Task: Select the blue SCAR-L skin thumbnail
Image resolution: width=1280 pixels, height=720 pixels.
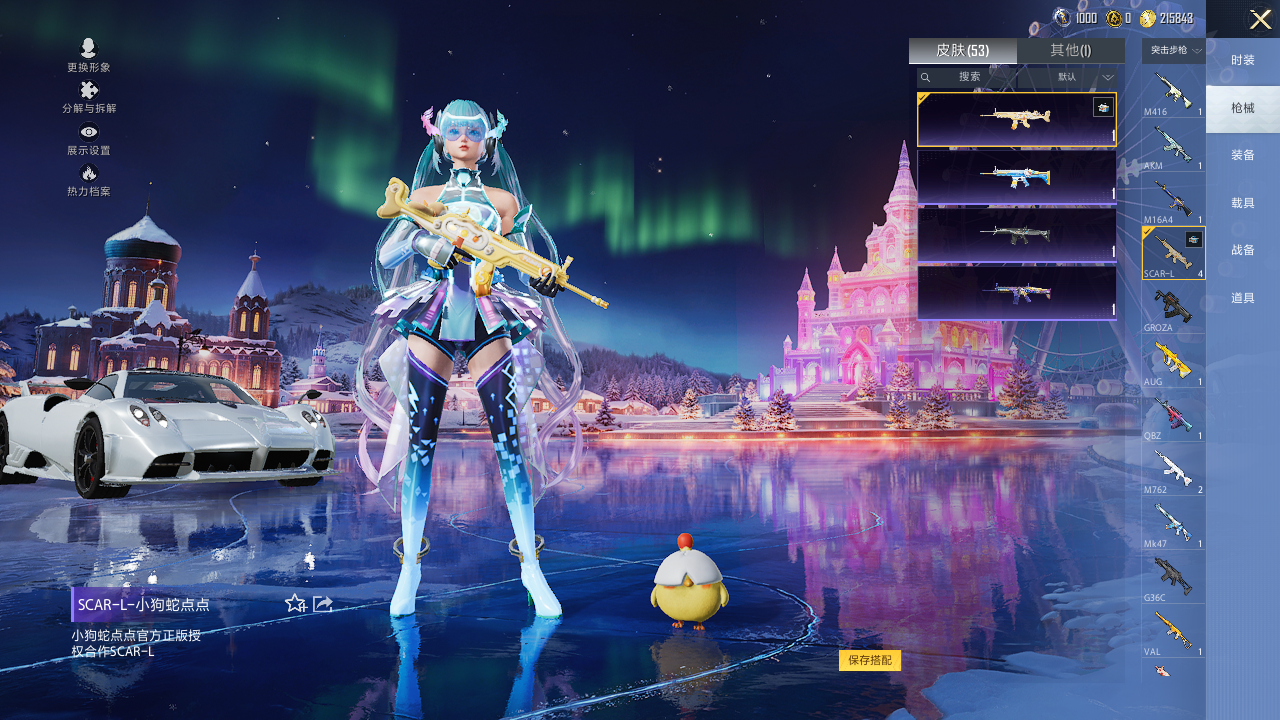Action: coord(1016,177)
